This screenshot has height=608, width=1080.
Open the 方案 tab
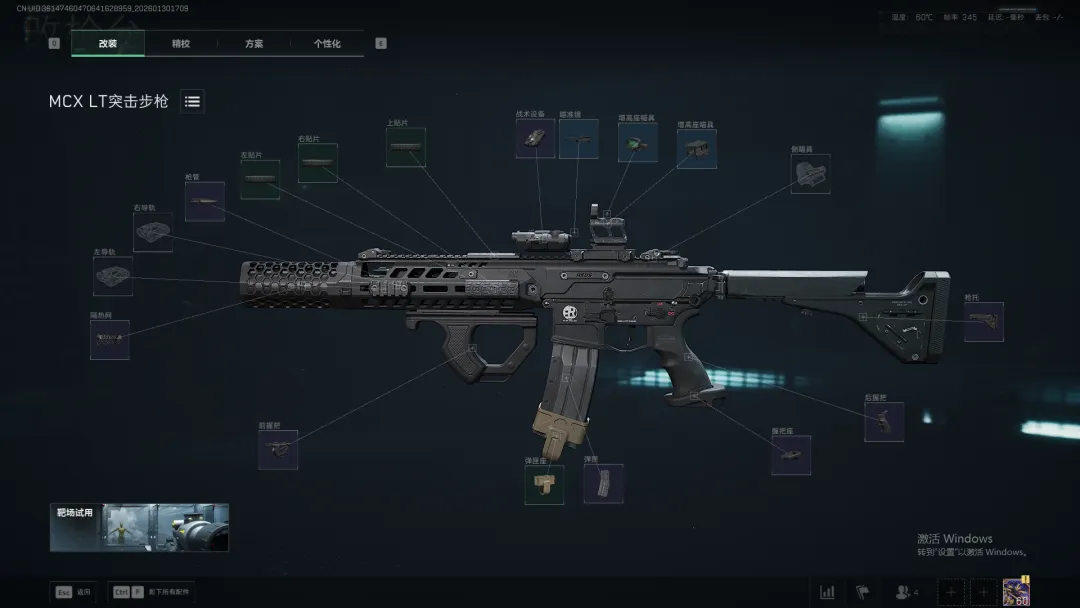(x=254, y=44)
